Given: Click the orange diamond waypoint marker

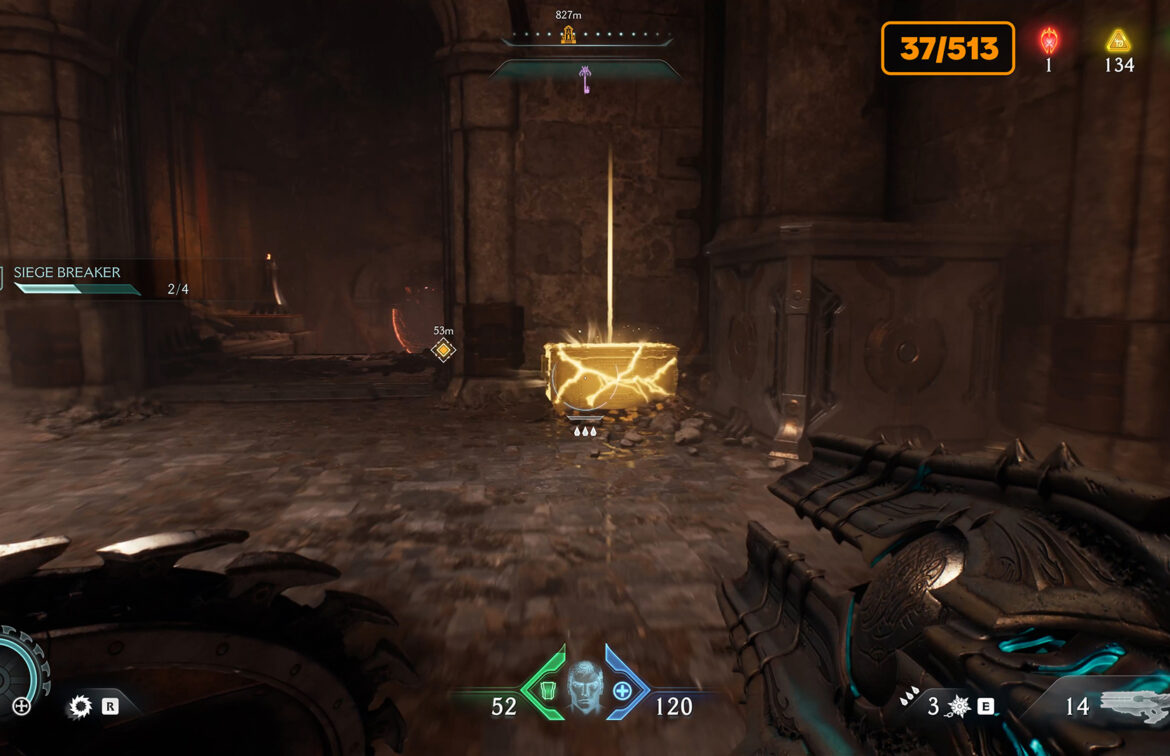Looking at the screenshot, I should click(x=443, y=350).
